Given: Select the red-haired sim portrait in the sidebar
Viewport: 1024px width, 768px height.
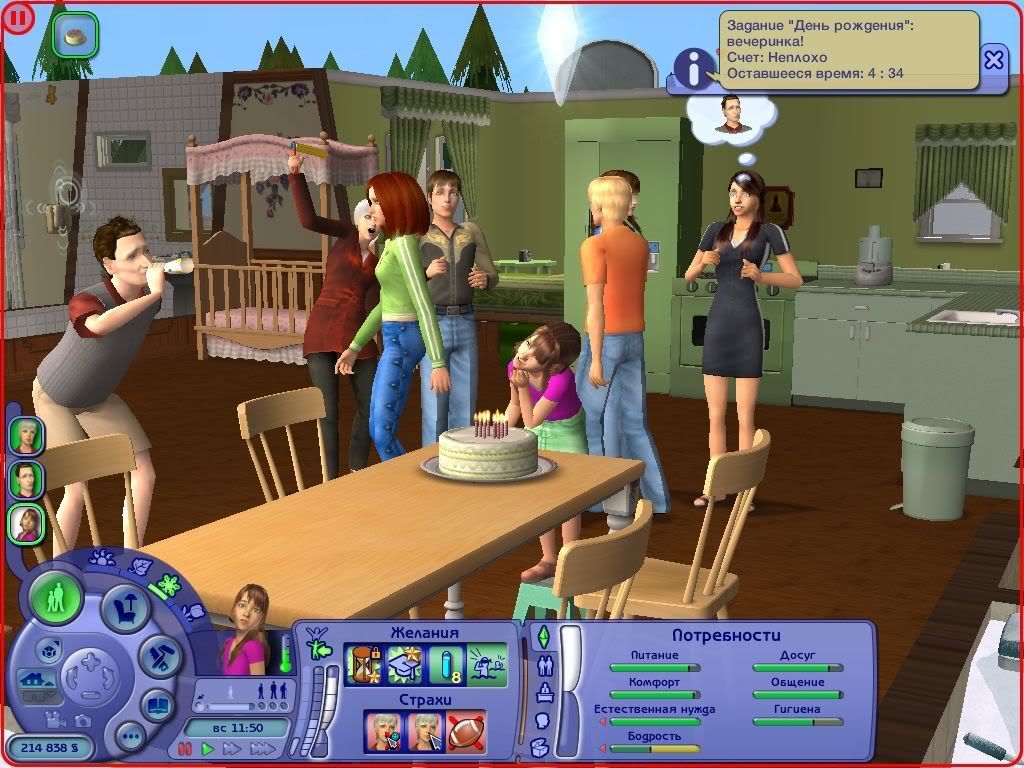Looking at the screenshot, I should [x=27, y=523].
